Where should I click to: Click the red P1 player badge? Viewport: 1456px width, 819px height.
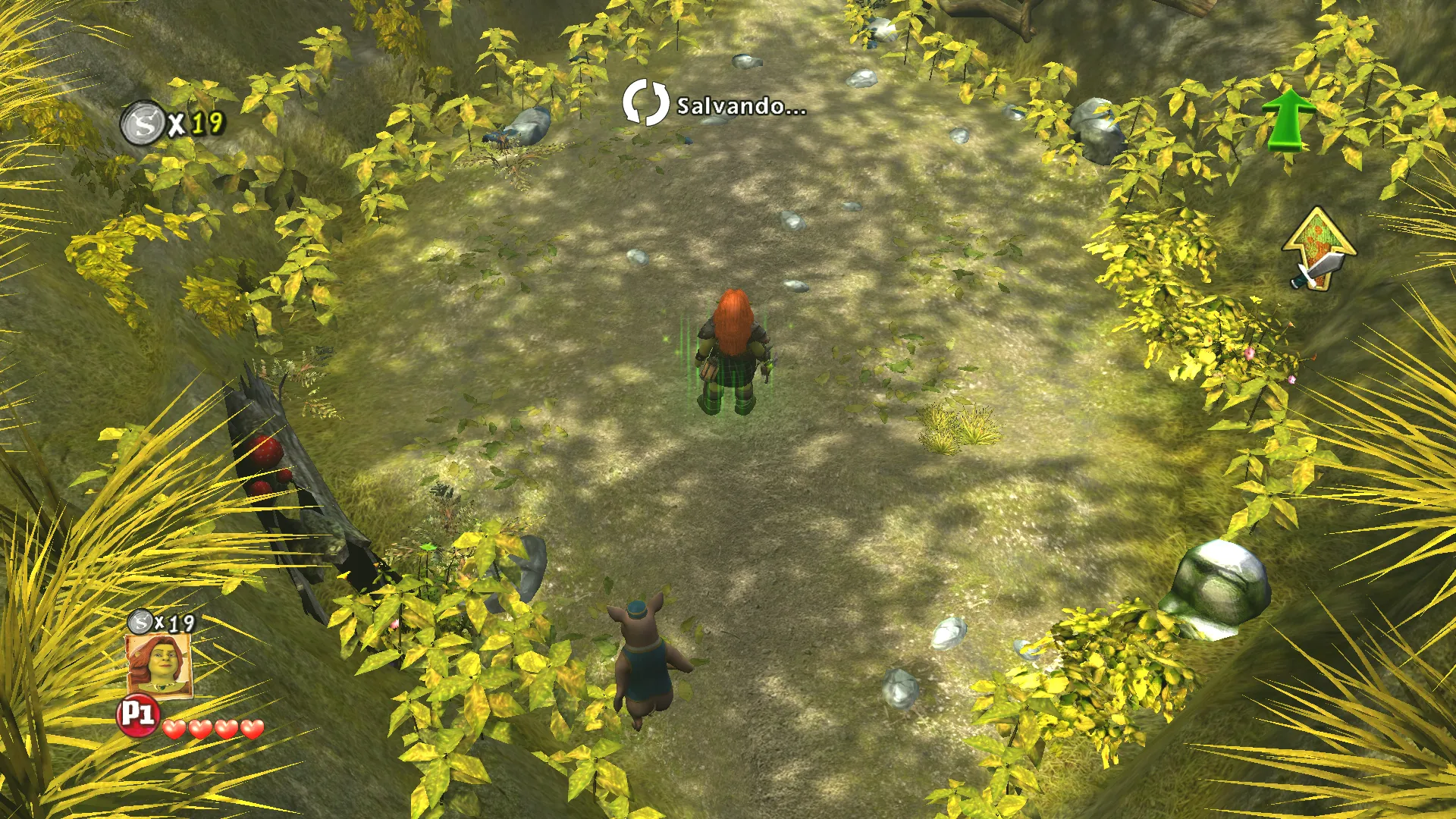[x=137, y=715]
